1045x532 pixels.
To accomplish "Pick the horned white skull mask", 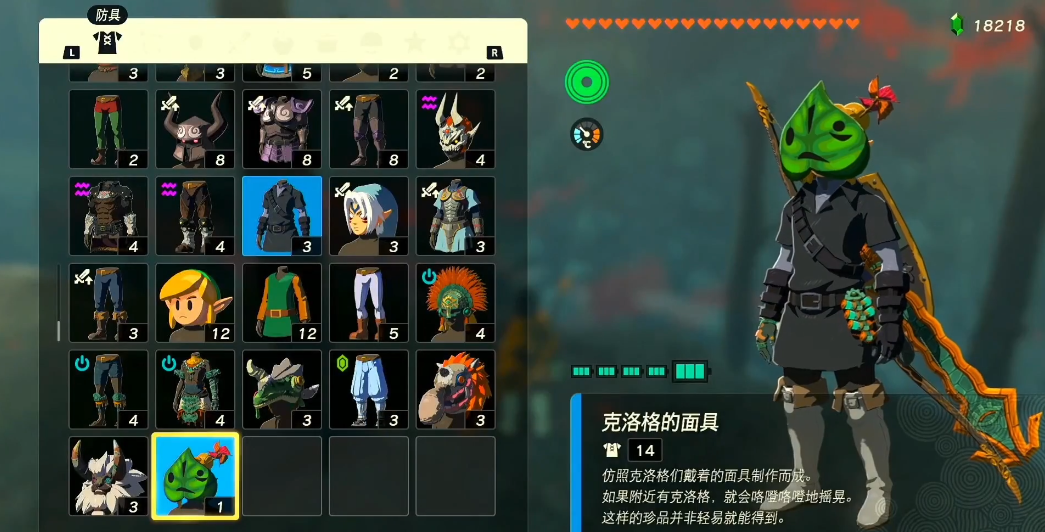I will point(456,129).
